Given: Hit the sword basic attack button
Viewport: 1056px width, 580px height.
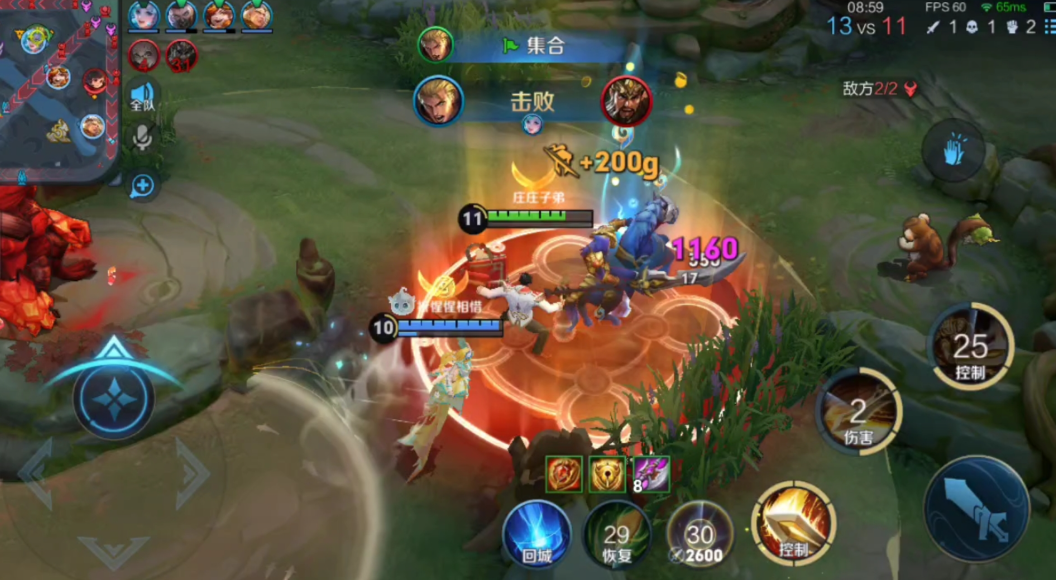Looking at the screenshot, I should point(976,508).
